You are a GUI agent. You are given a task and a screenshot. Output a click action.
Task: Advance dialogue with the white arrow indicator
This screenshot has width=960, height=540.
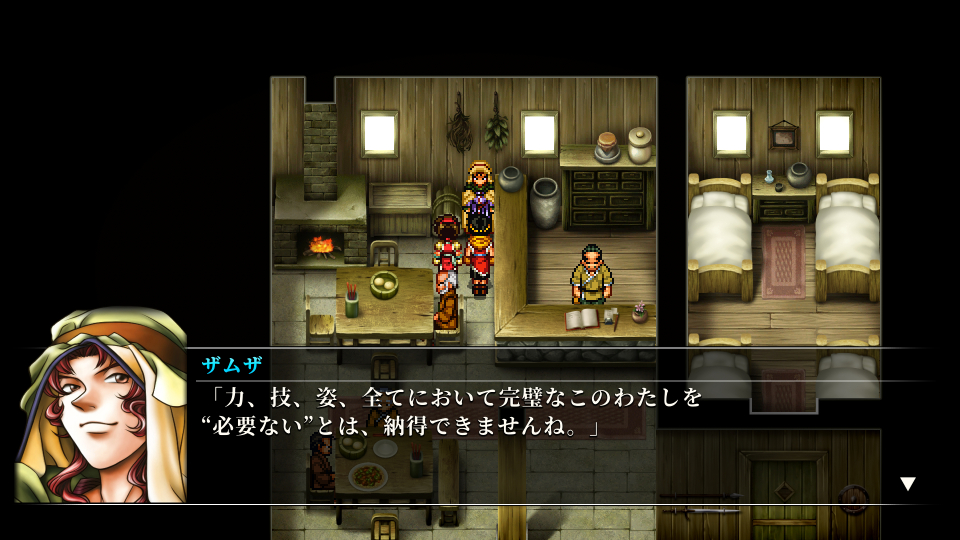point(907,484)
